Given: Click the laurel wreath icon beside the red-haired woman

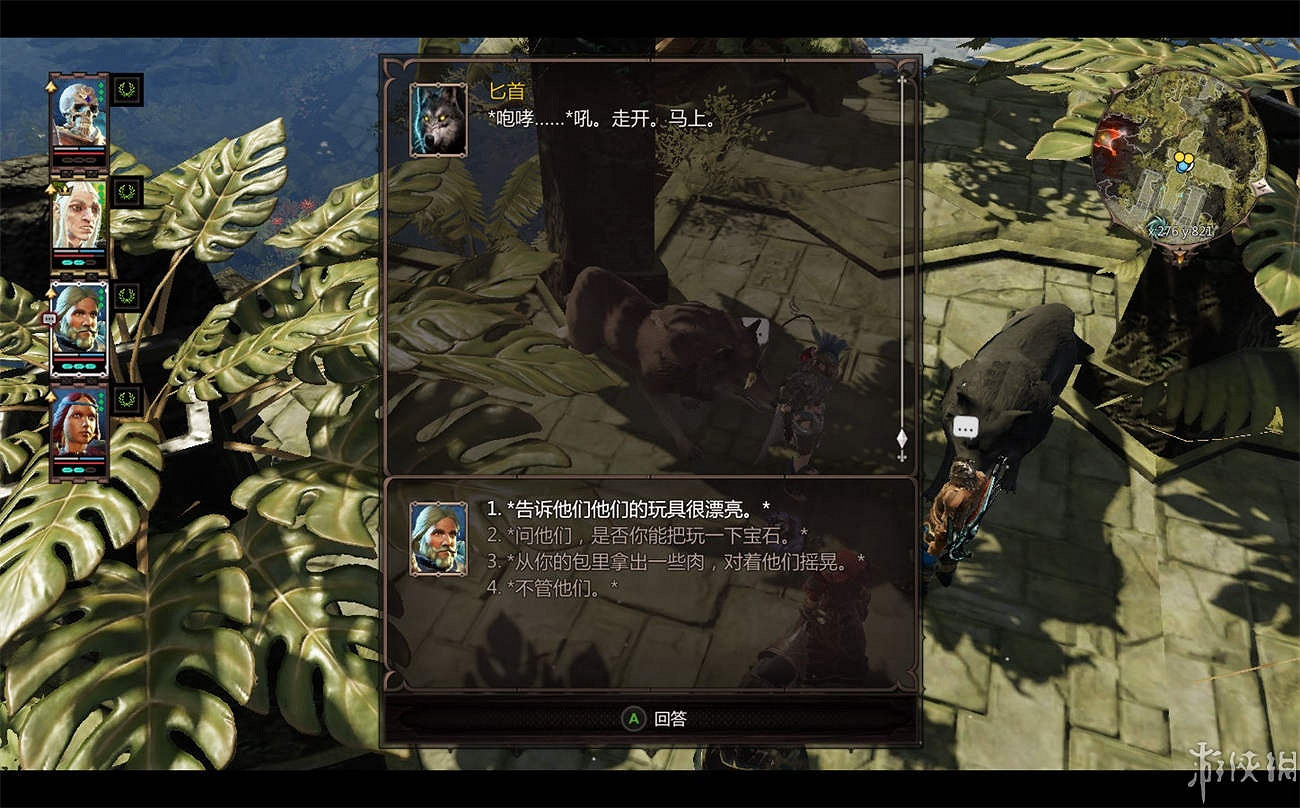Looking at the screenshot, I should (127, 401).
